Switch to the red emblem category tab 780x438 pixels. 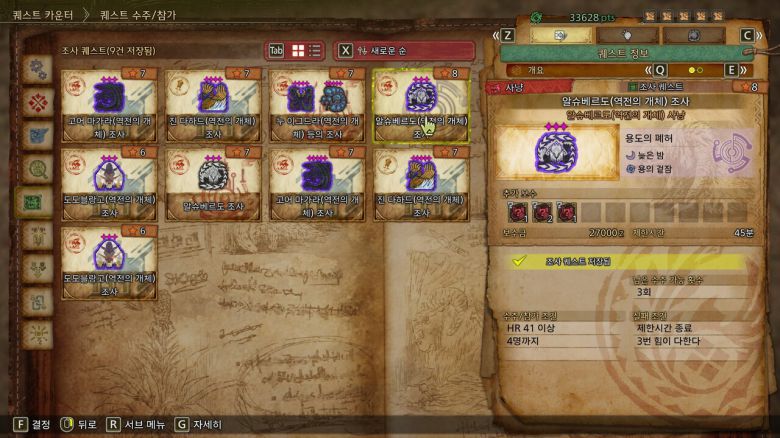(39, 102)
